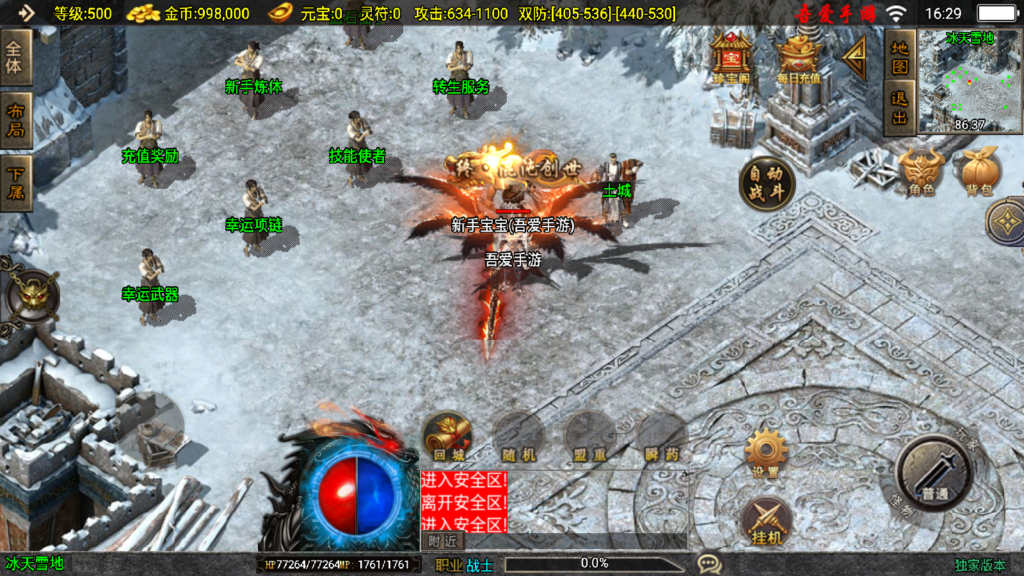Image resolution: width=1024 pixels, height=576 pixels.
Task: Open the 每日充值 daily recharge
Action: 798,58
